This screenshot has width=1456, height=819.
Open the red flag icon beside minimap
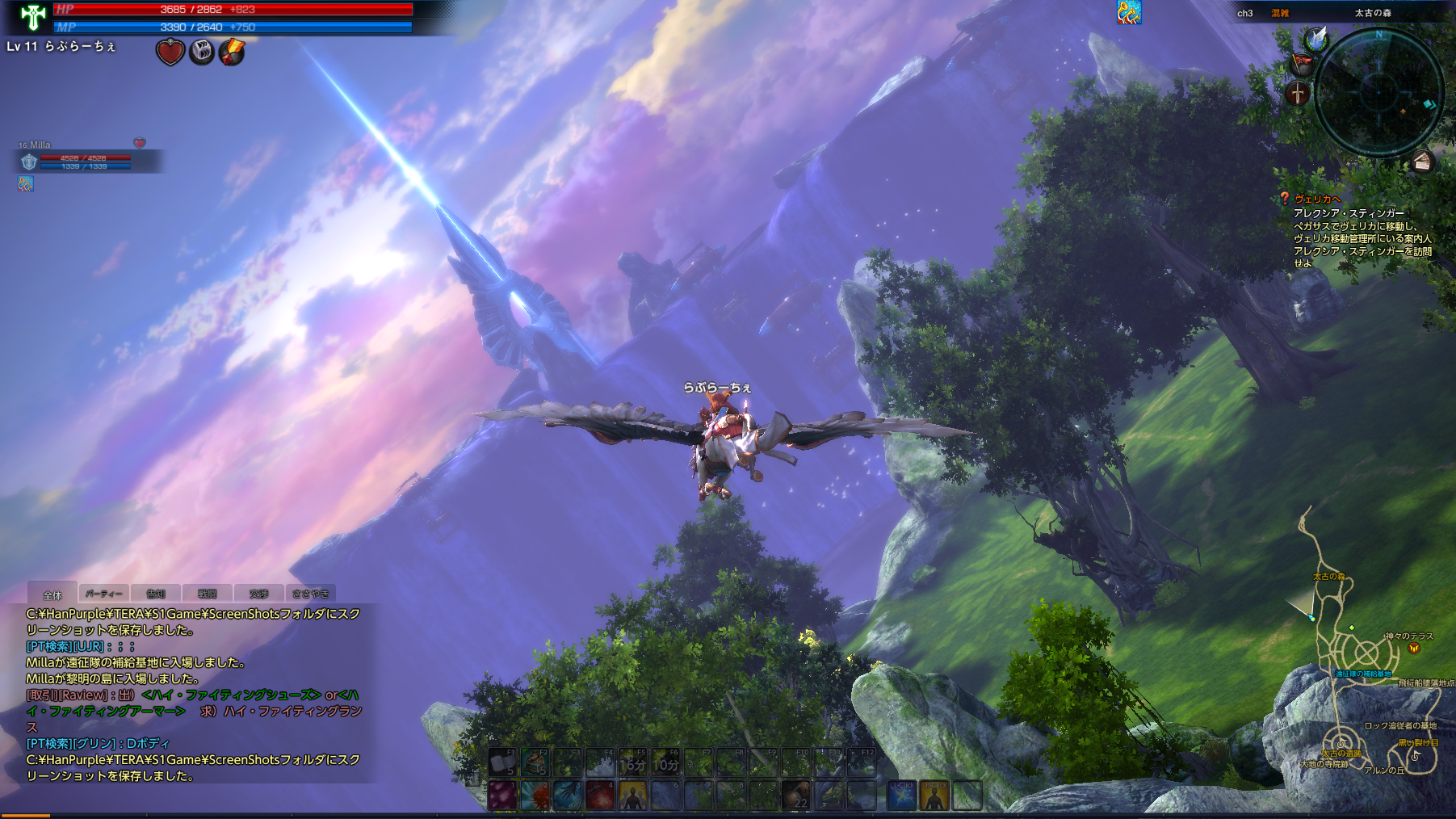(1300, 64)
